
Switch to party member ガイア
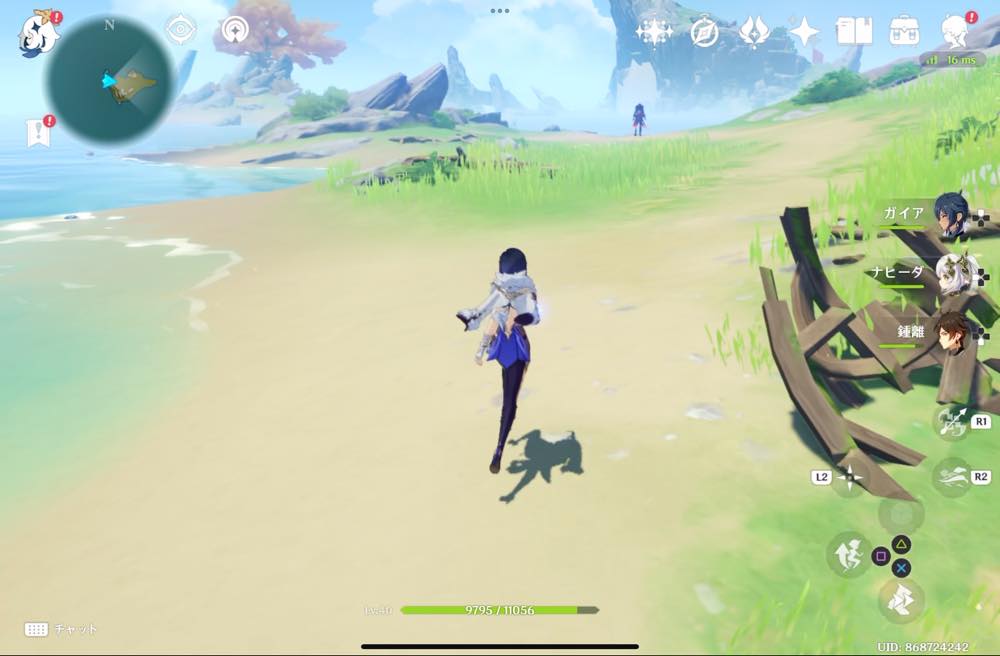(950, 216)
